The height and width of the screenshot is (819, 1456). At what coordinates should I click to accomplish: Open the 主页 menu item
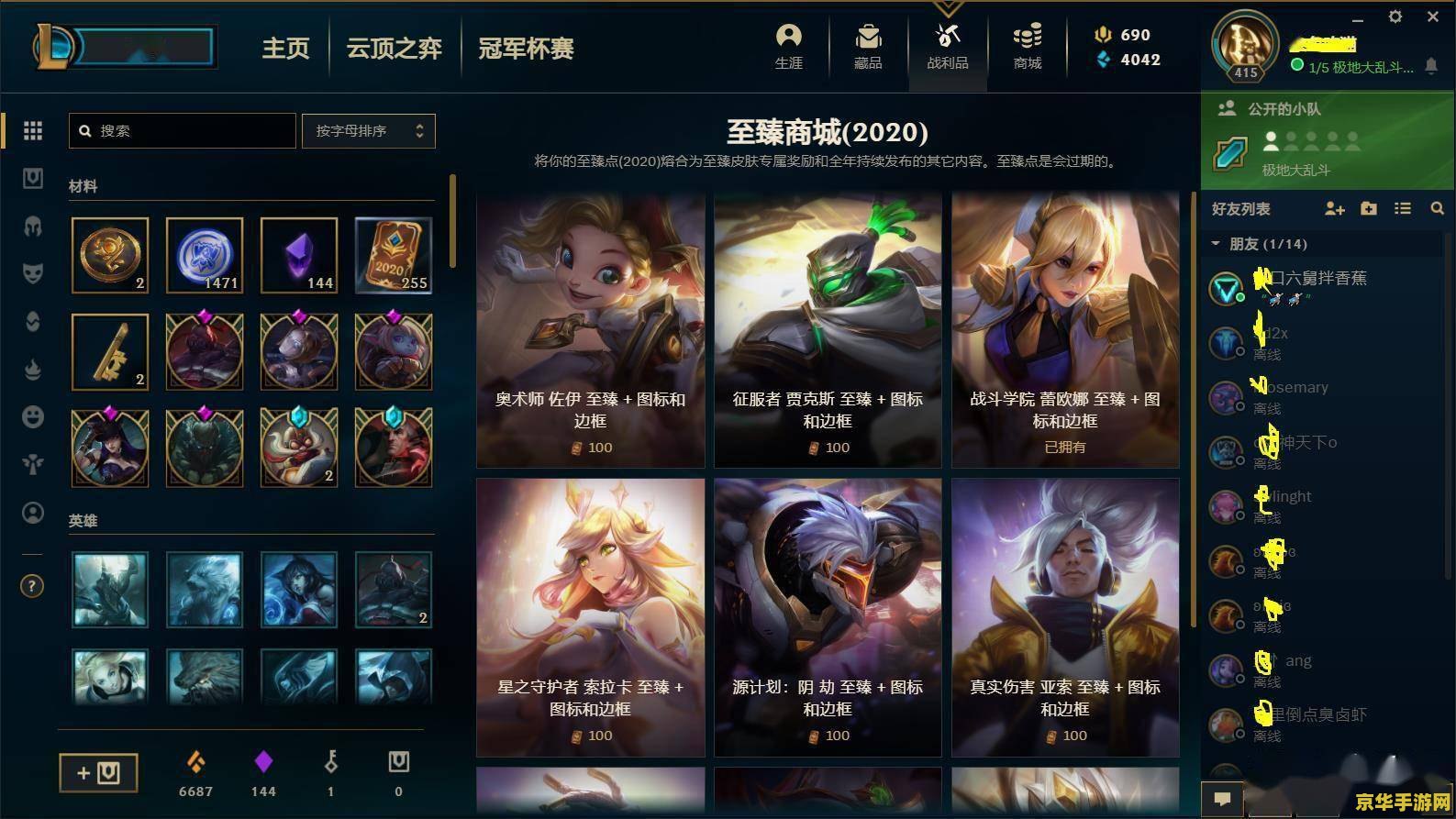click(x=285, y=49)
